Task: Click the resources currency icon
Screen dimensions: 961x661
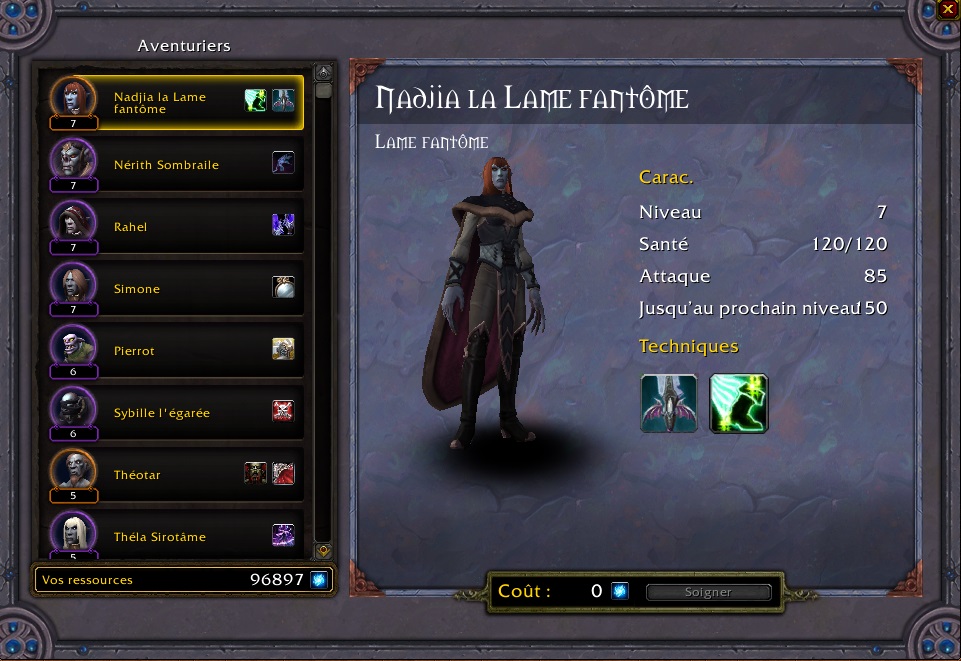Action: click(x=319, y=580)
